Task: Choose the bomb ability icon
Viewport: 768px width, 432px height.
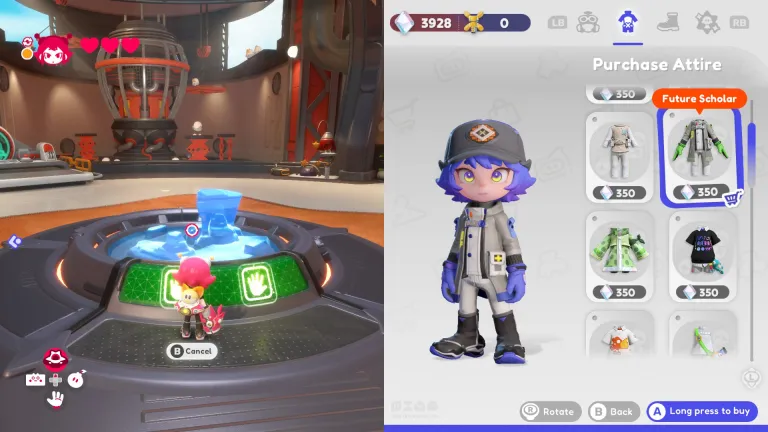Action: click(77, 379)
